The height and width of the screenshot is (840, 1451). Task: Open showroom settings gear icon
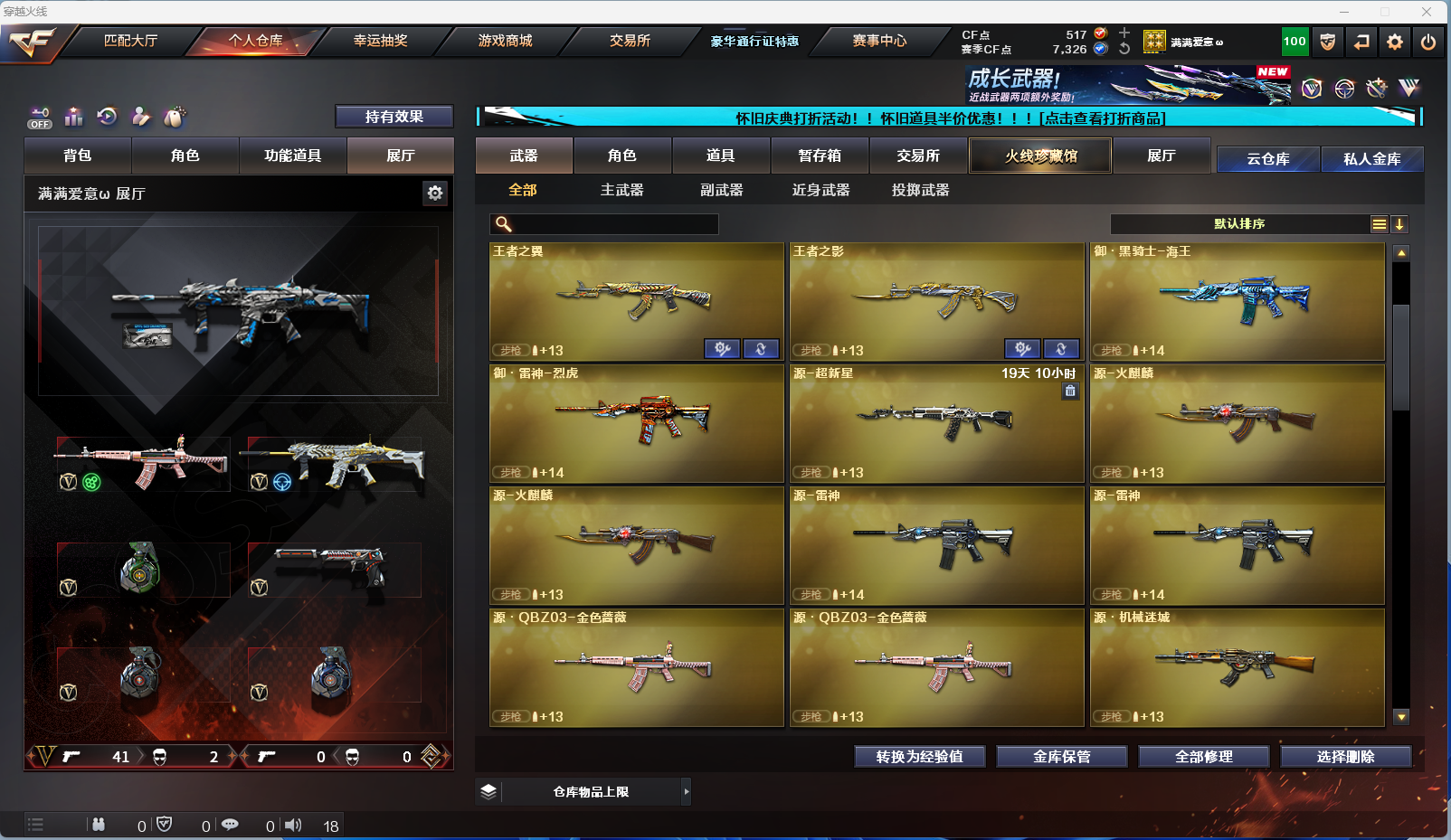[x=435, y=193]
